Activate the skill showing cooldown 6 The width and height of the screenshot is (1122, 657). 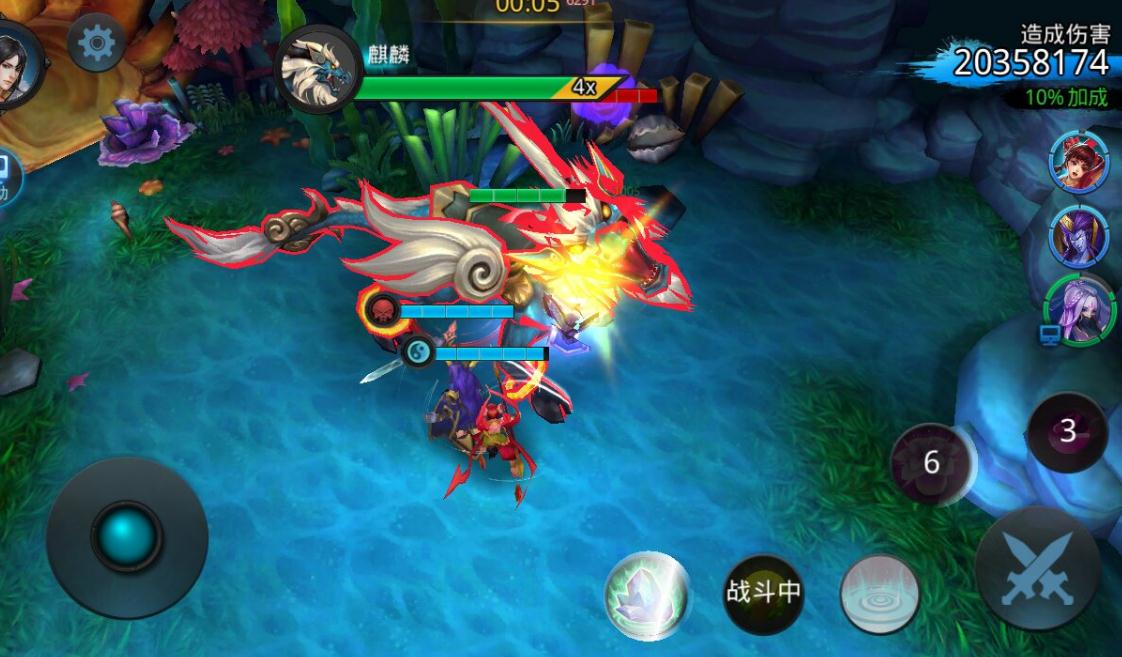(932, 463)
